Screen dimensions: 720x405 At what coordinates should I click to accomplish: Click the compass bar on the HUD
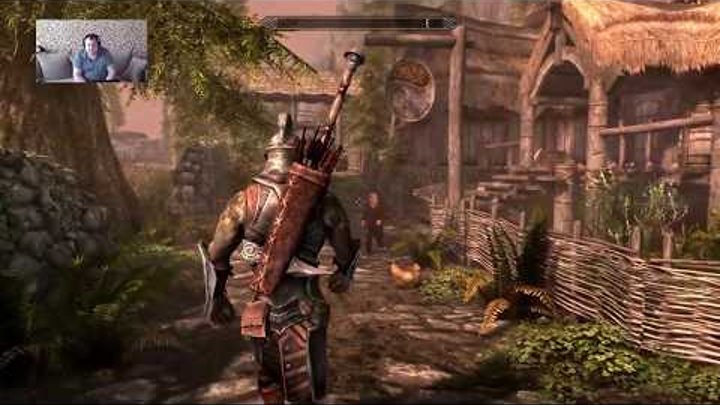360,22
